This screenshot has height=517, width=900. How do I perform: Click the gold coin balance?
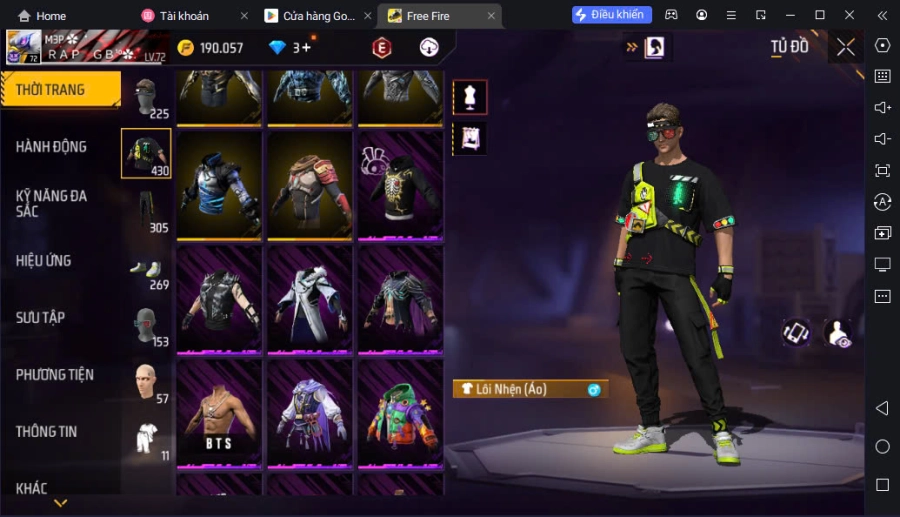(x=210, y=48)
